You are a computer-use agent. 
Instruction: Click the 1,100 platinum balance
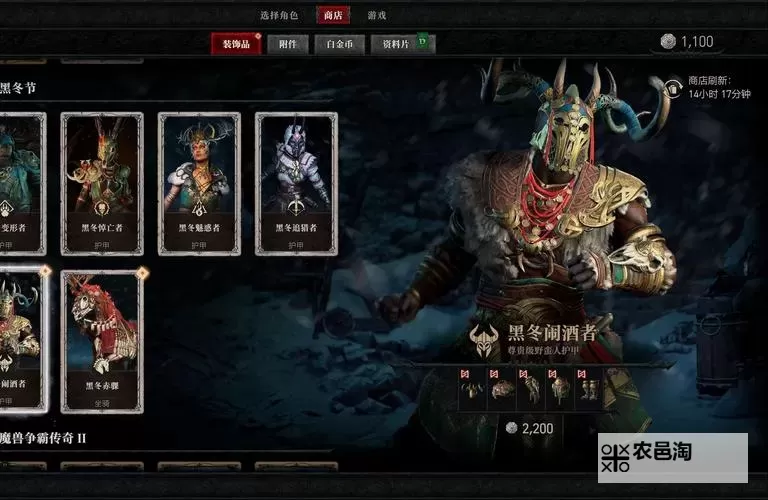point(687,41)
